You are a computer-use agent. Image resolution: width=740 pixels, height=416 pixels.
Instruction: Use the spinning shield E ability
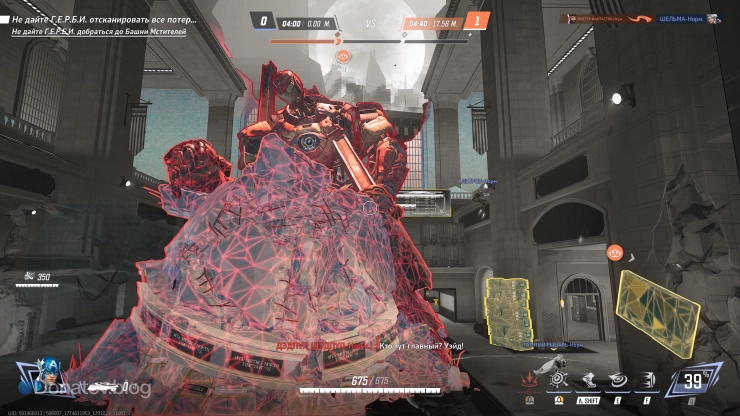(619, 379)
